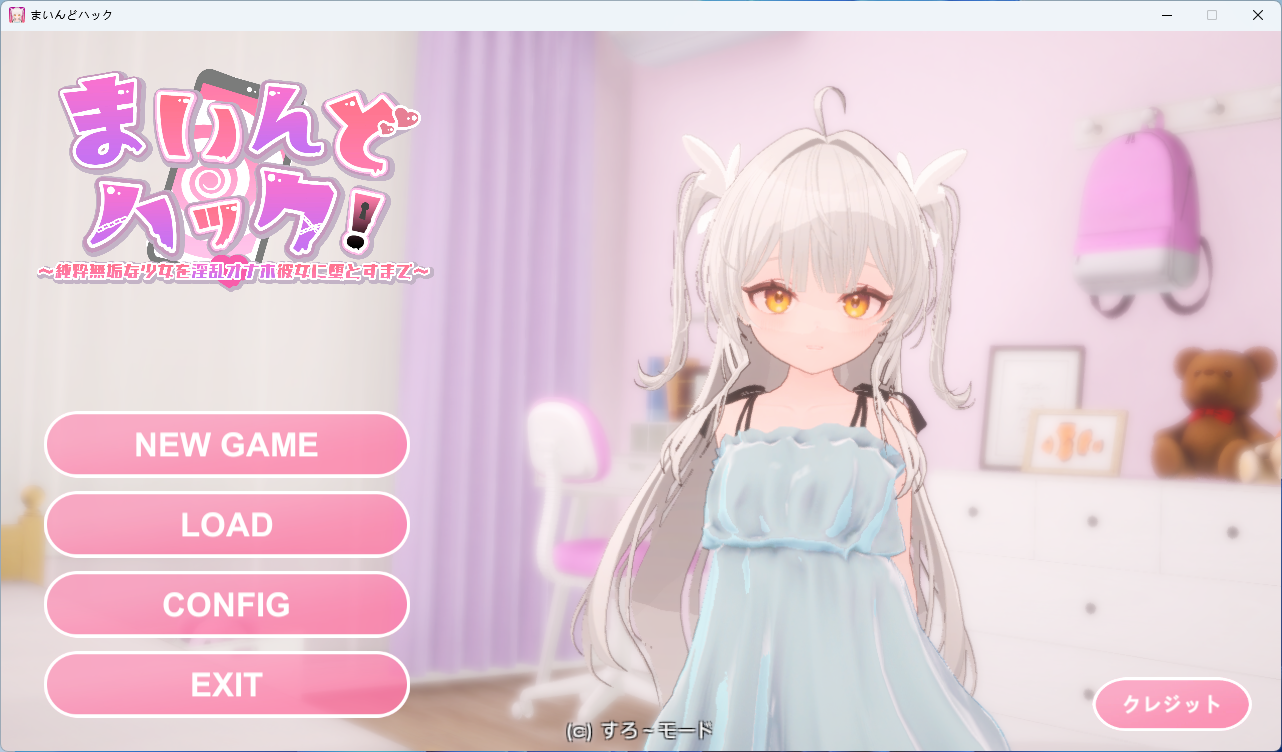This screenshot has height=752, width=1282.
Task: Click the purple curtain on the left
Action: click(x=480, y=300)
